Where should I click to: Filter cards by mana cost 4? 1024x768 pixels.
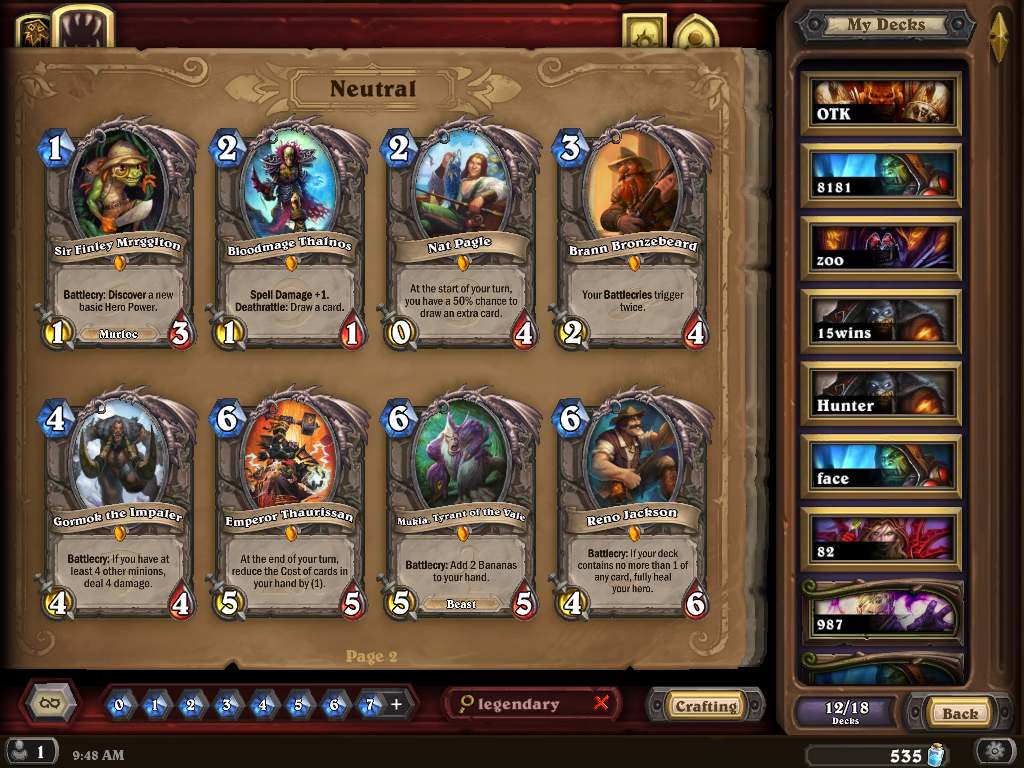263,705
